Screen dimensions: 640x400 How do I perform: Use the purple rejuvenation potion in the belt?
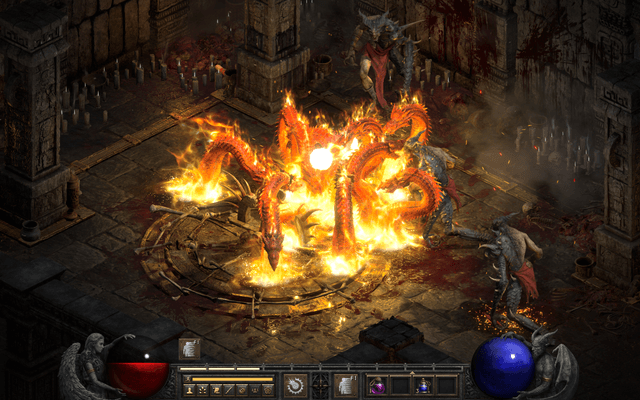pos(380,385)
